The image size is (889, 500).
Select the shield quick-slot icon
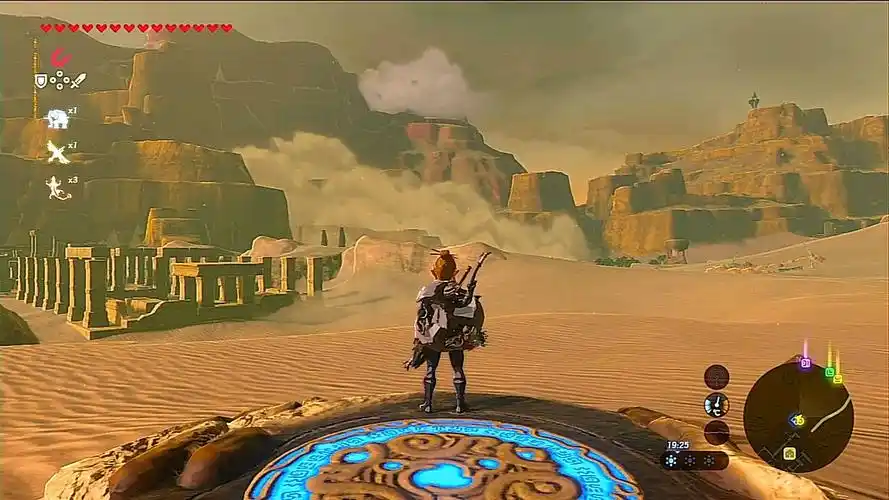pos(41,81)
